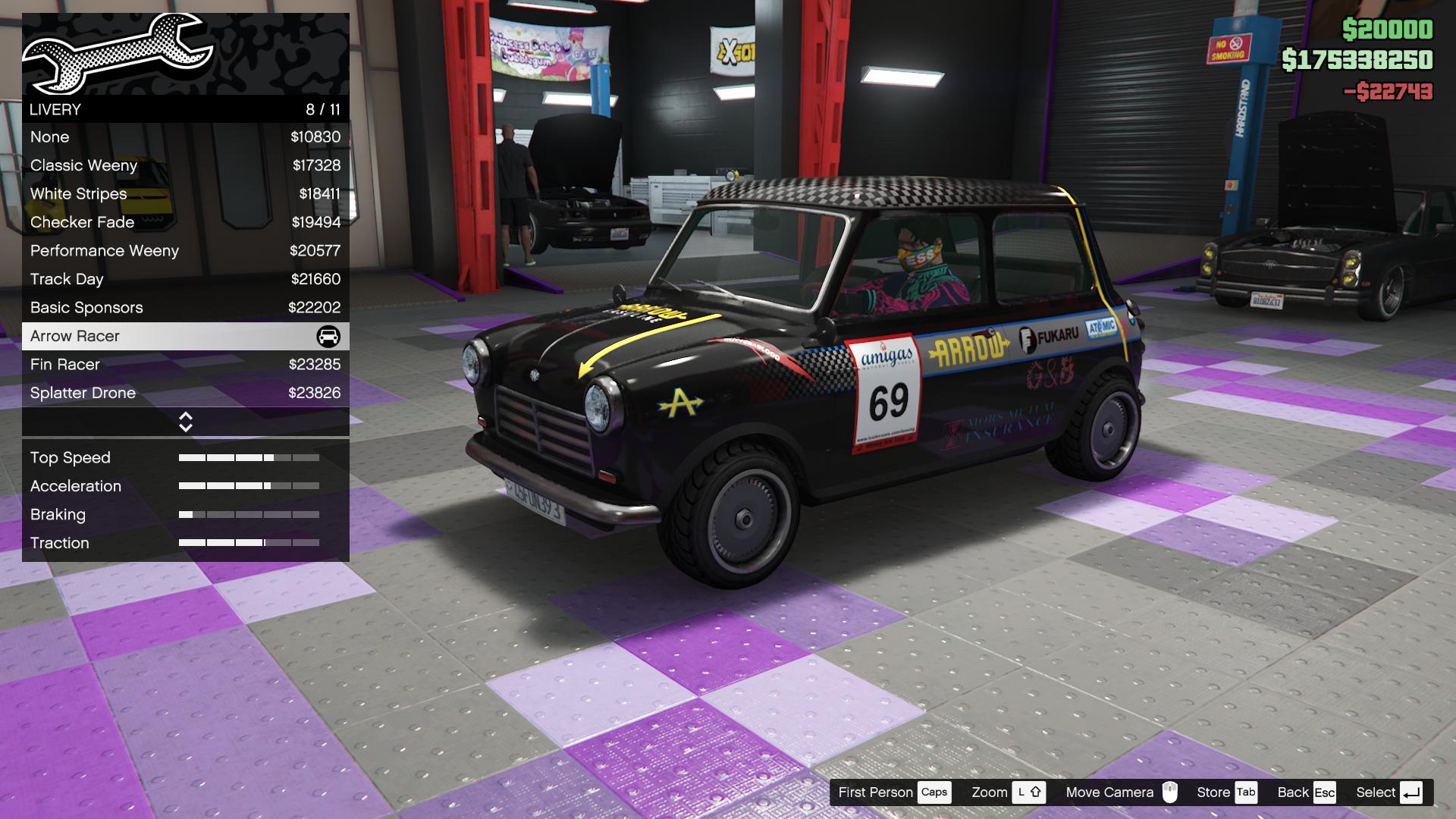This screenshot has width=1456, height=819.
Task: Click the mouse icon beside Move Camera
Action: (1172, 792)
